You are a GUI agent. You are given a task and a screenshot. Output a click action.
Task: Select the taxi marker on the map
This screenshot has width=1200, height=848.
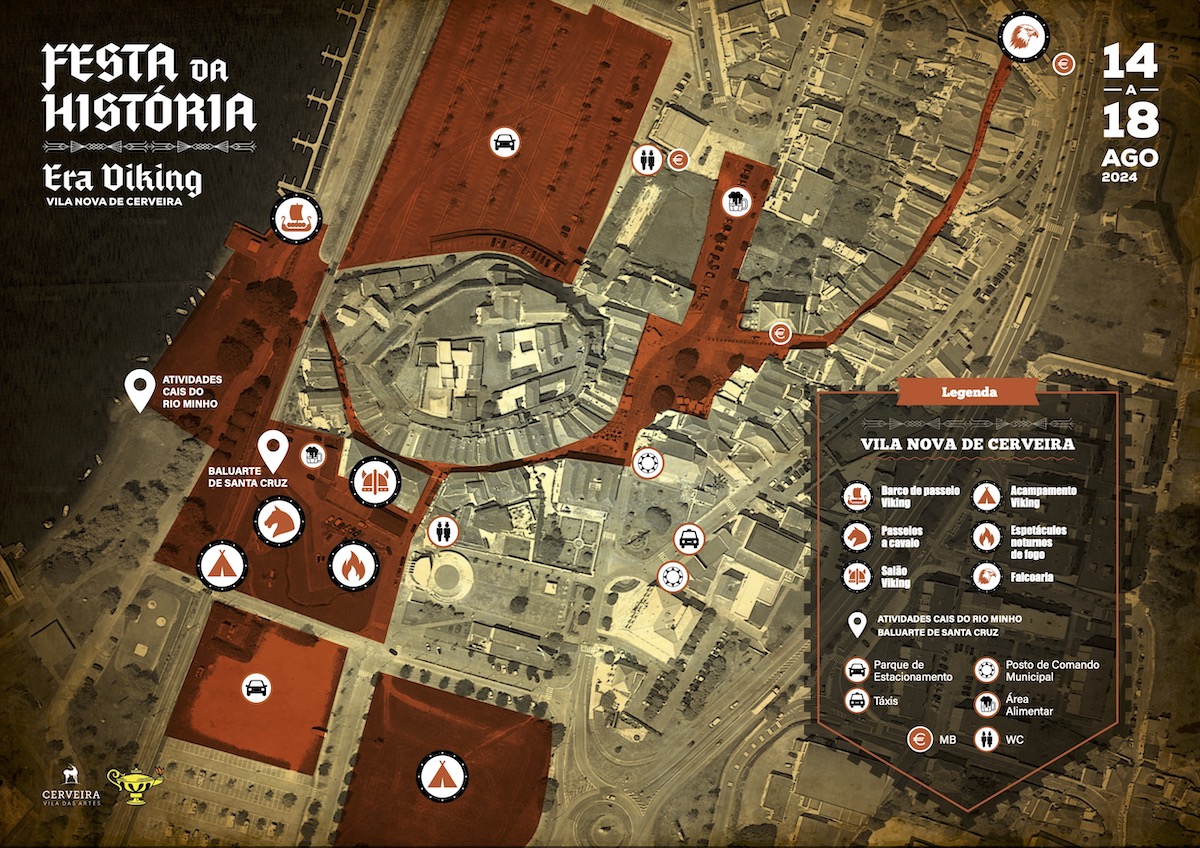(689, 539)
